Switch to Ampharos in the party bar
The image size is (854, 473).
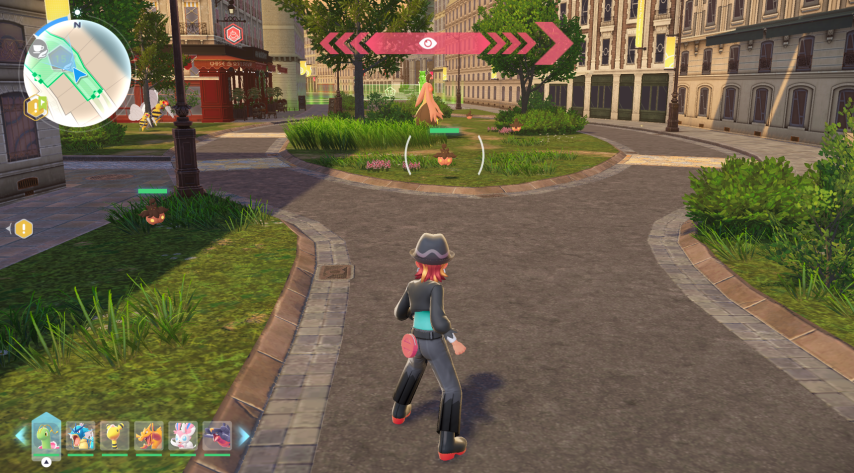pyautogui.click(x=115, y=435)
